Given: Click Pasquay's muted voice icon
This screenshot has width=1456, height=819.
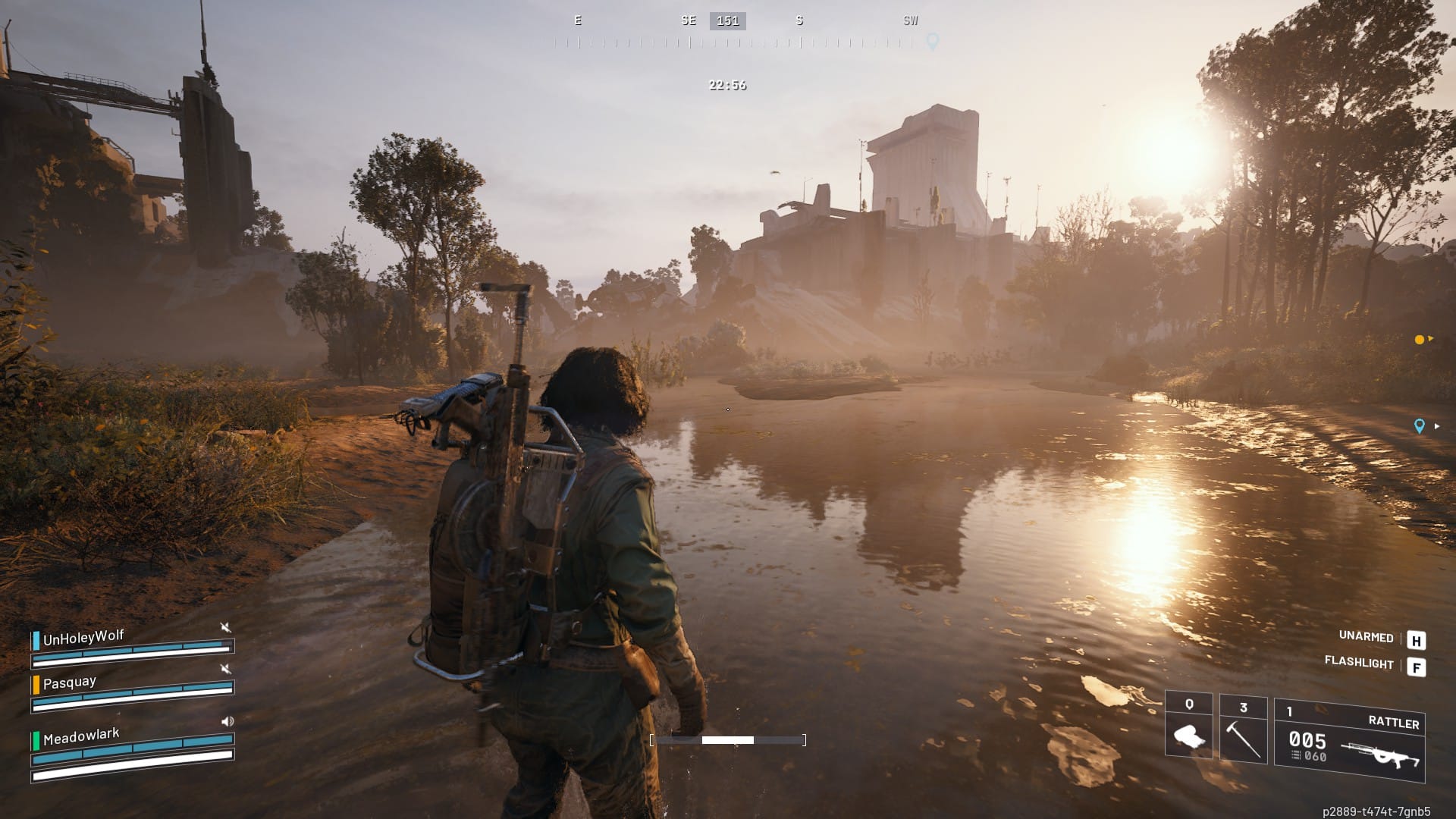Looking at the screenshot, I should tap(225, 668).
